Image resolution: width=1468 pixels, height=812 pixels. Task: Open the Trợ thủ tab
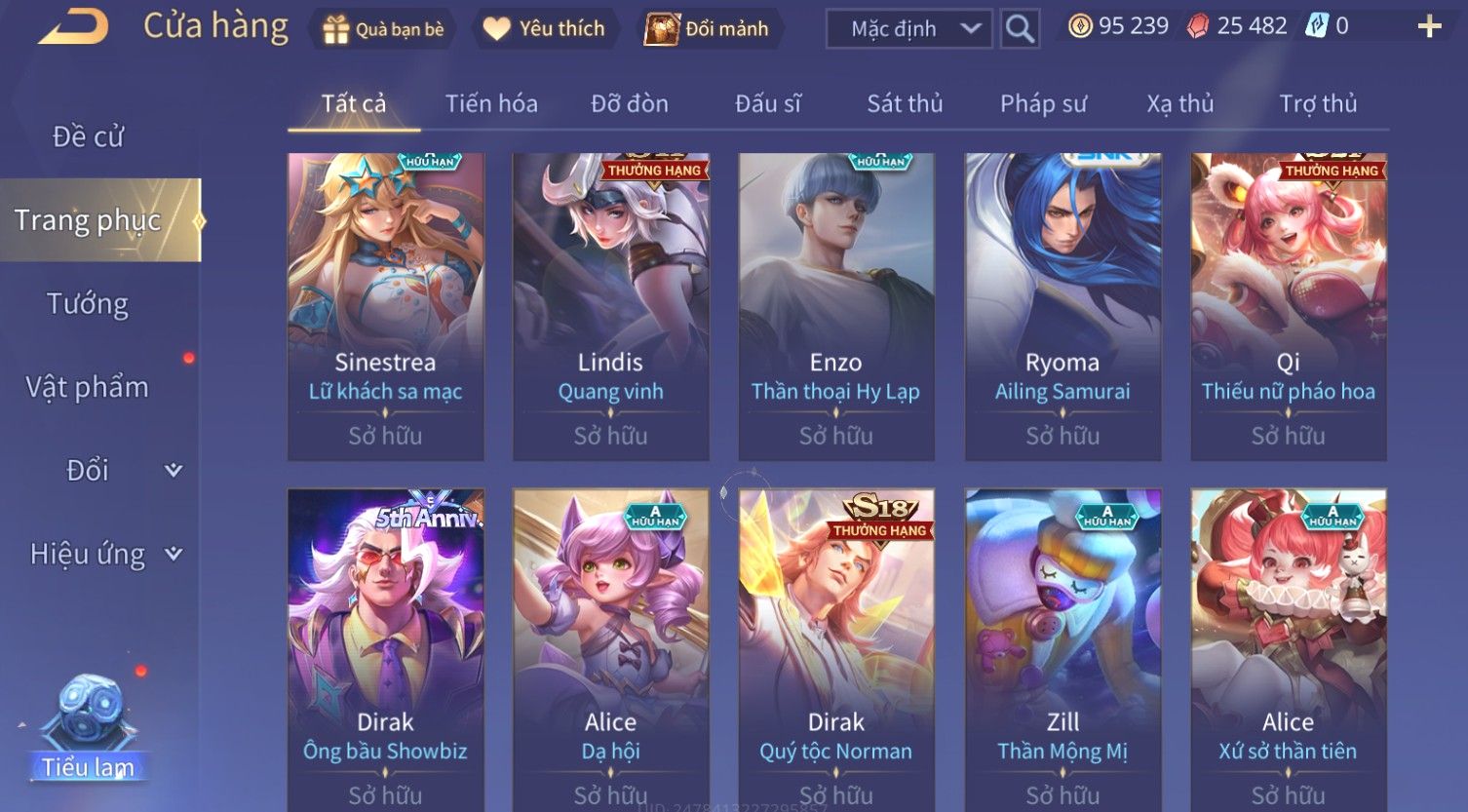(1318, 103)
